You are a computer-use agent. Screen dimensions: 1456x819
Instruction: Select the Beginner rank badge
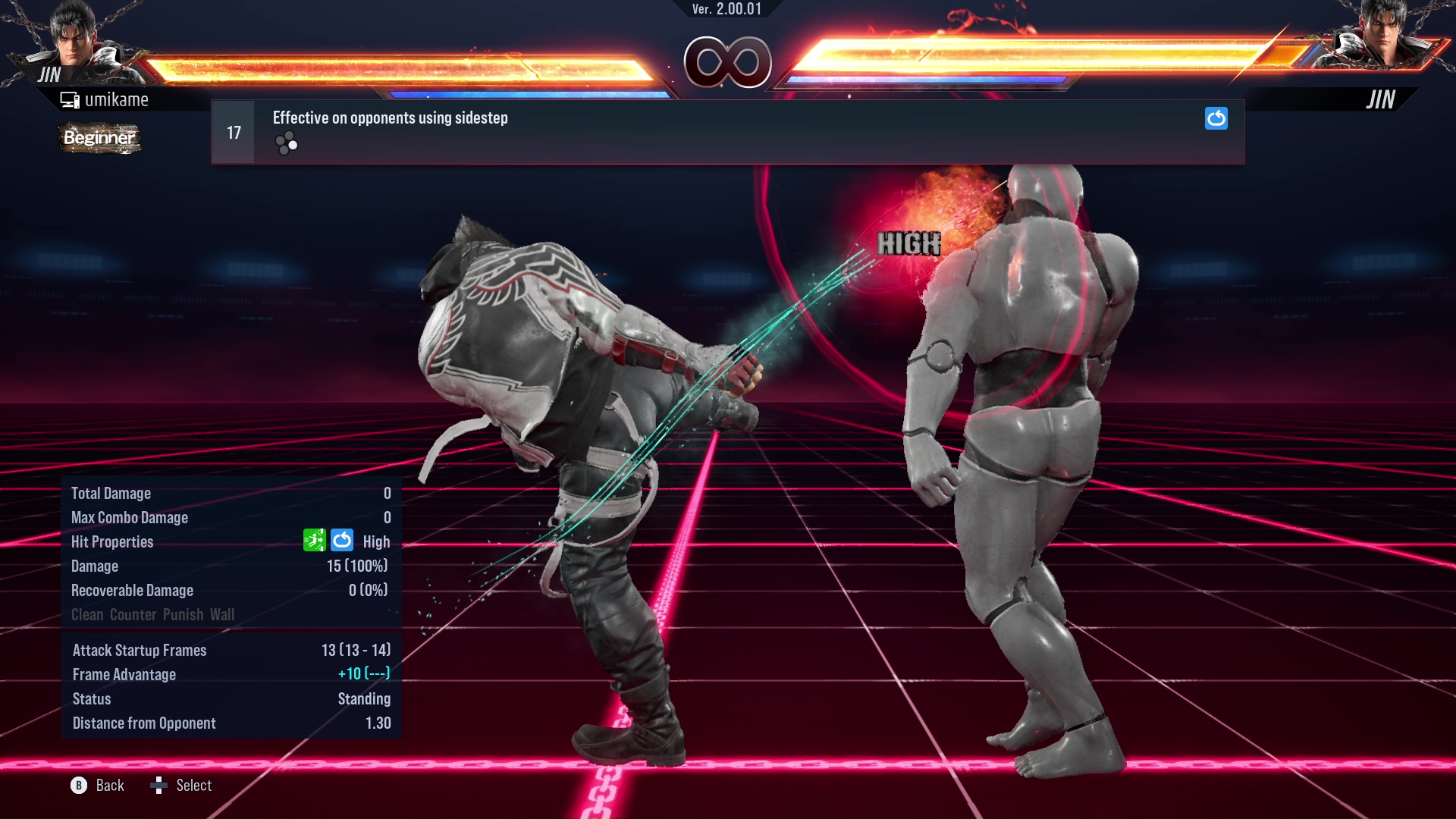pyautogui.click(x=99, y=139)
